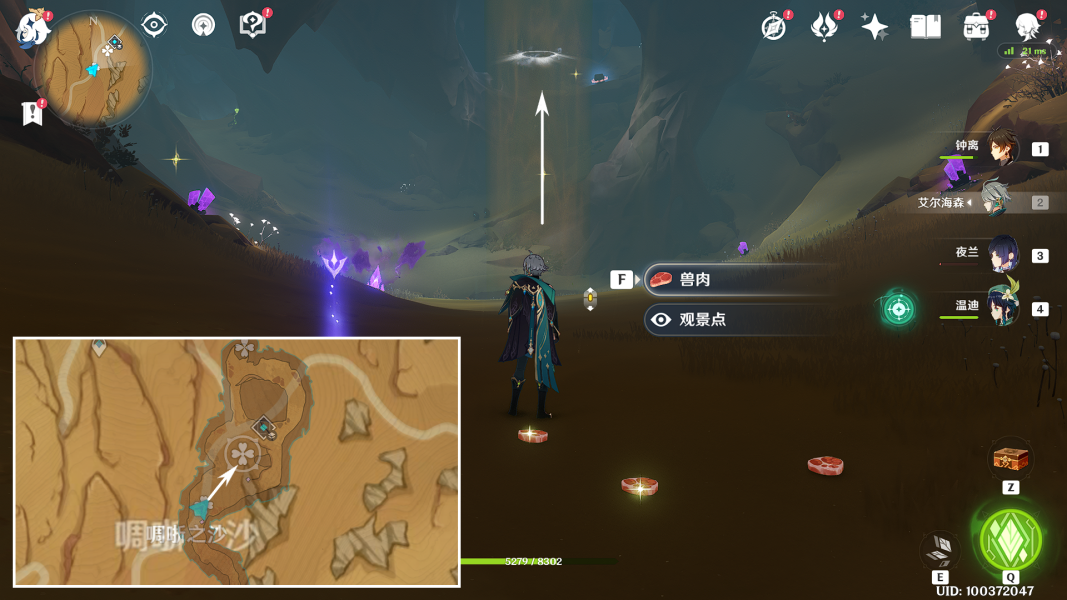
Task: Activate the green elemental burst
Action: [x=1010, y=540]
